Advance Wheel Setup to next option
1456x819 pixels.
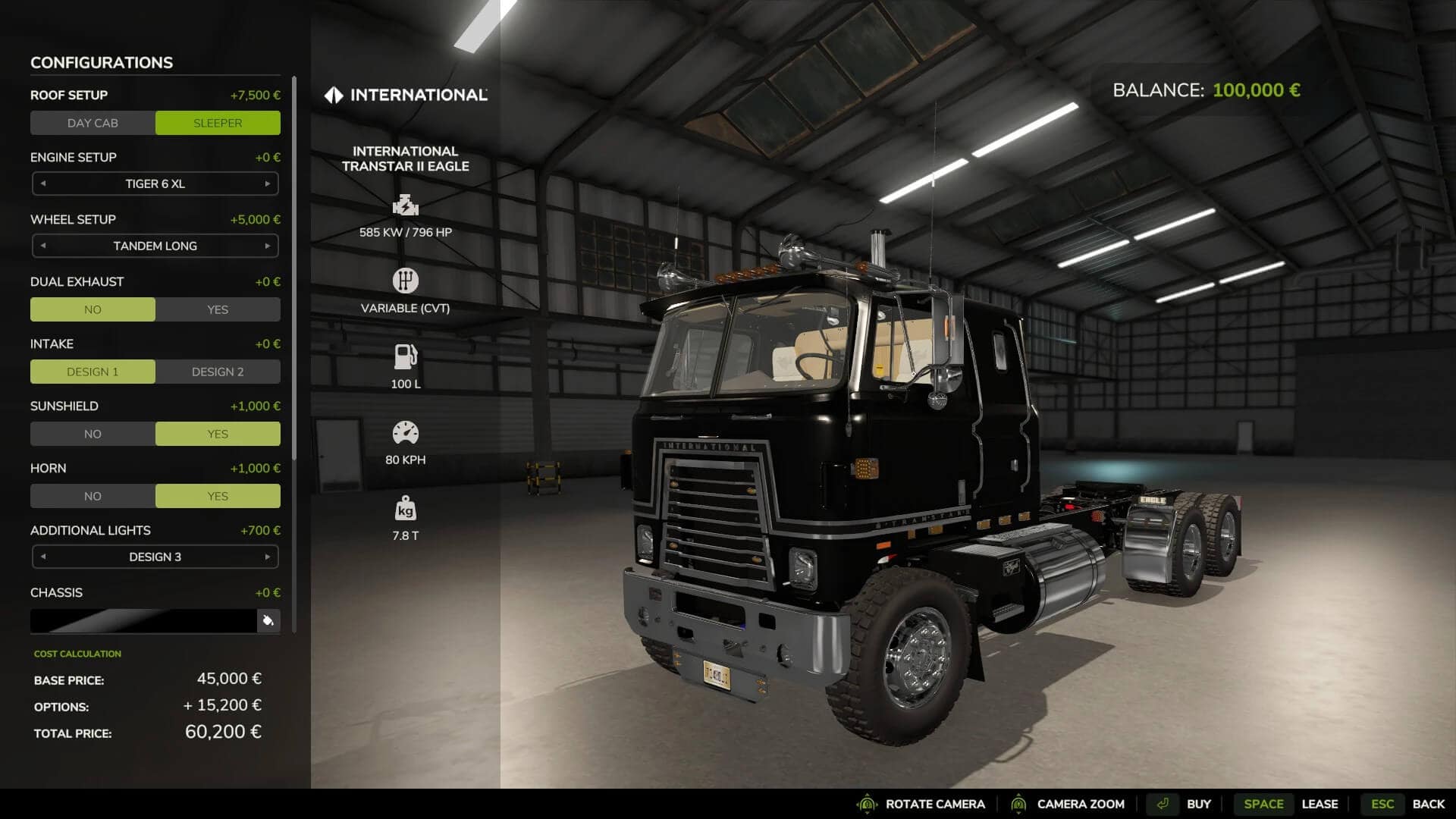point(268,246)
